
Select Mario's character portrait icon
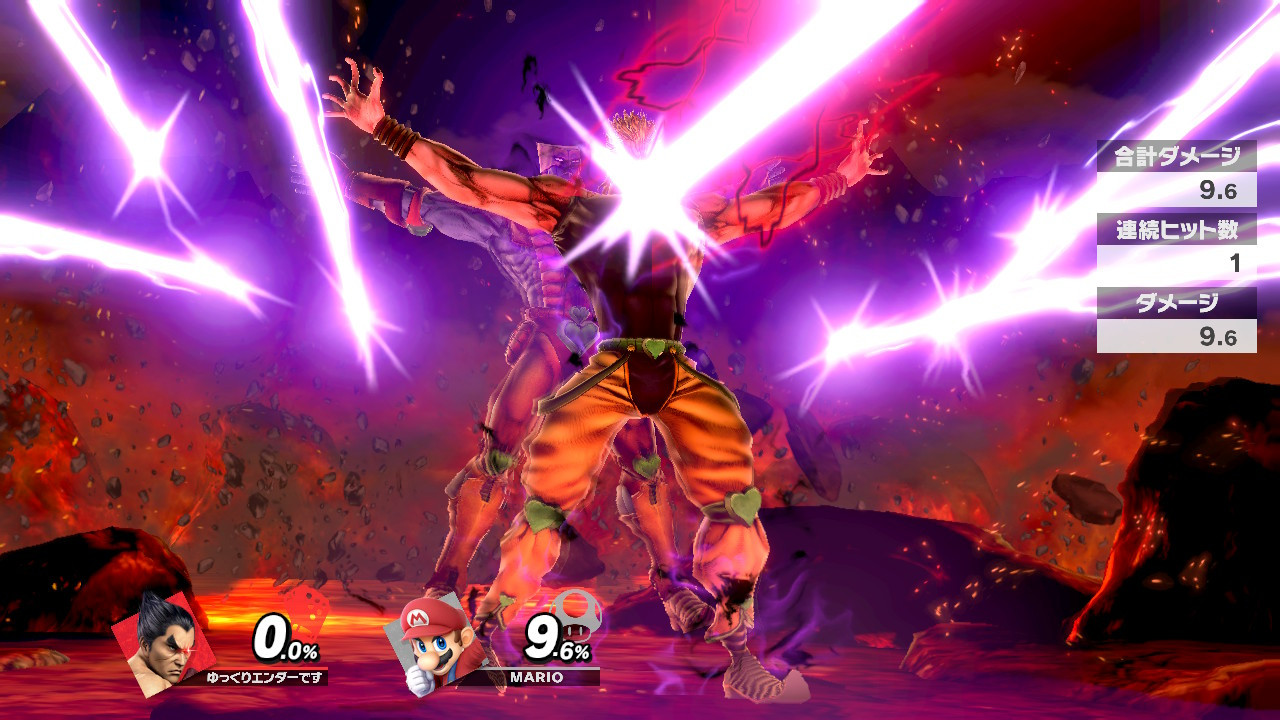(430, 645)
